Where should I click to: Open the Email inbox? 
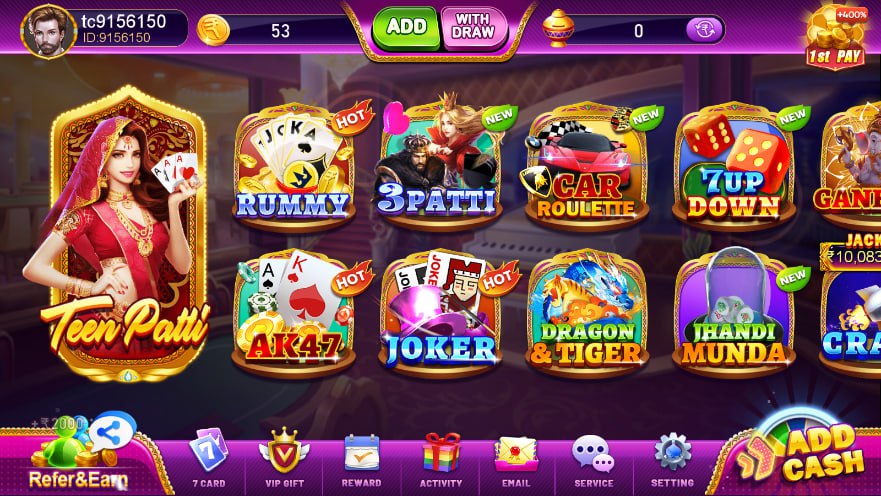click(516, 460)
